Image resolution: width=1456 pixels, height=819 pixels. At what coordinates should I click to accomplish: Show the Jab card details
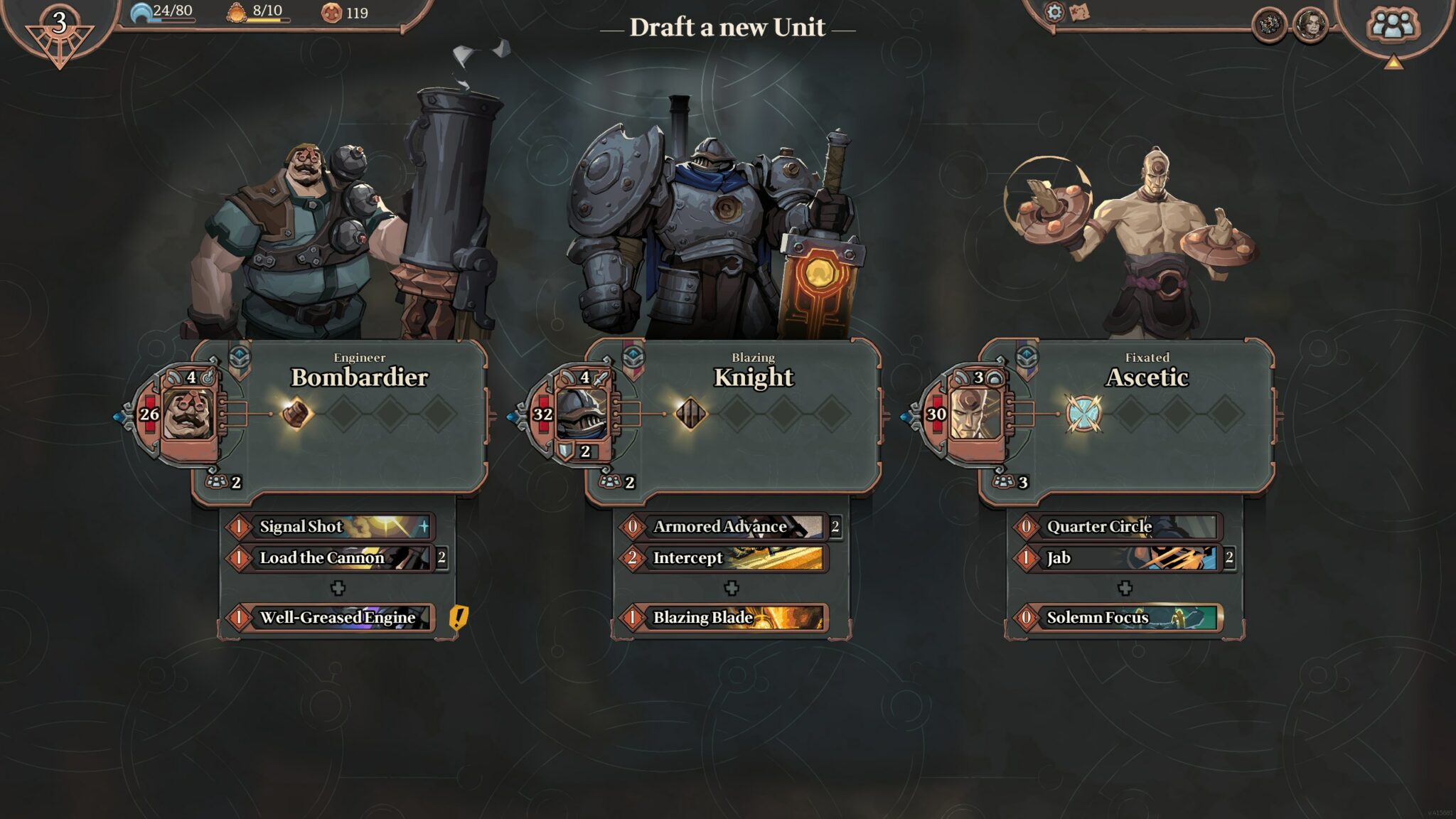point(1118,558)
